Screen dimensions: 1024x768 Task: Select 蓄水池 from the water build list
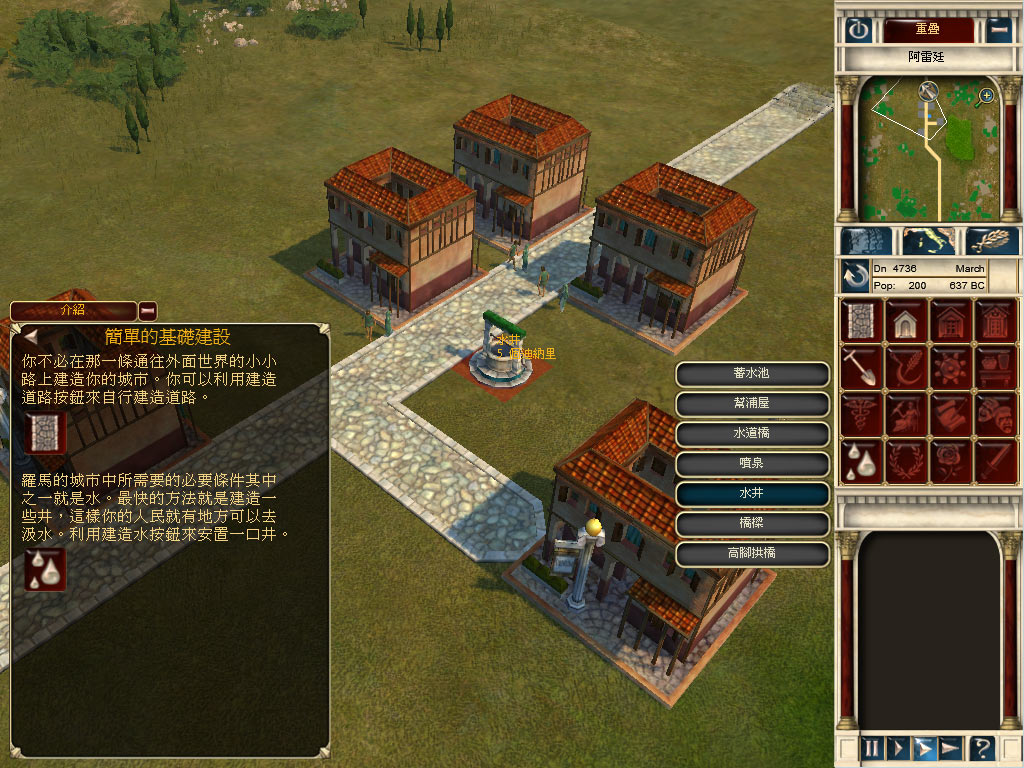pos(752,373)
